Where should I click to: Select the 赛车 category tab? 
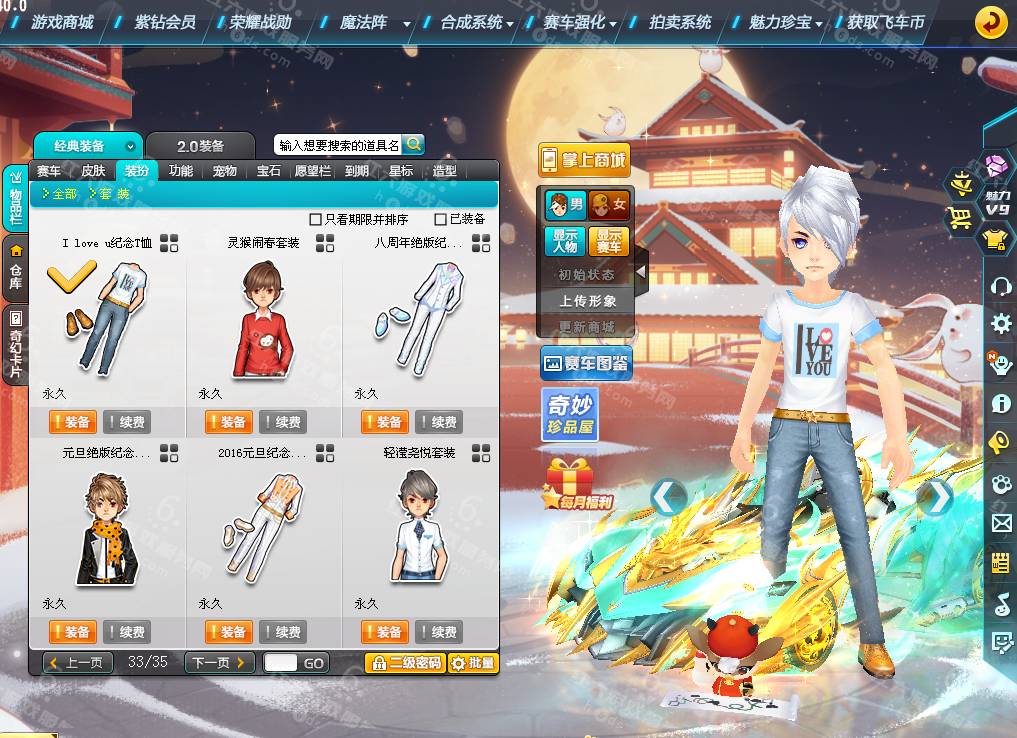pos(49,171)
